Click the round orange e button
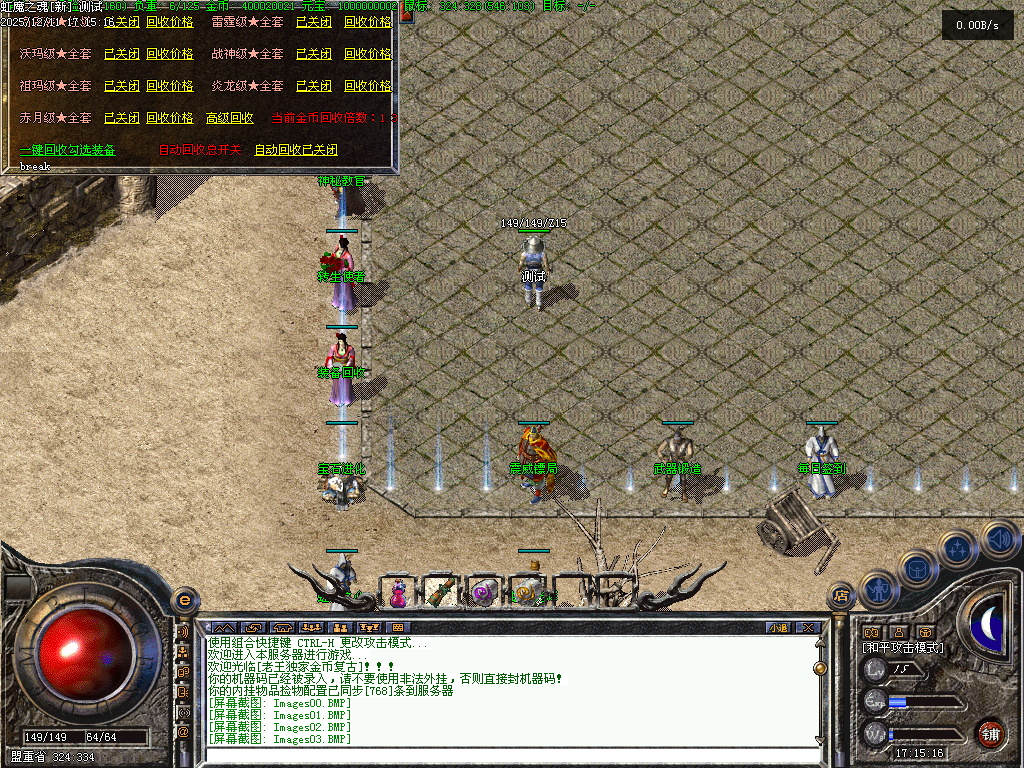Image resolution: width=1024 pixels, height=768 pixels. (x=184, y=600)
